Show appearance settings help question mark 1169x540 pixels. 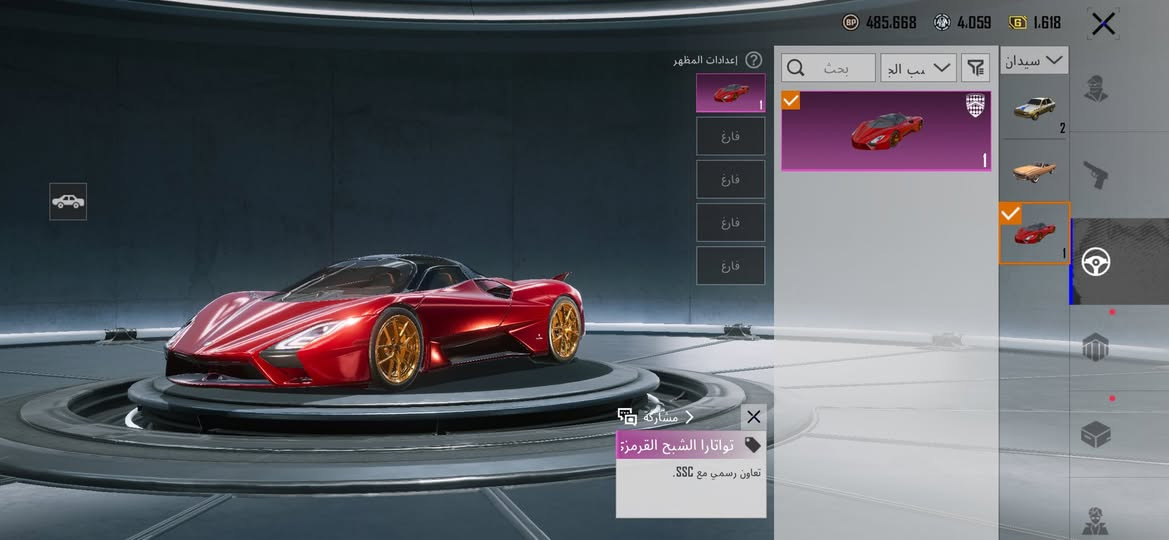[x=754, y=60]
